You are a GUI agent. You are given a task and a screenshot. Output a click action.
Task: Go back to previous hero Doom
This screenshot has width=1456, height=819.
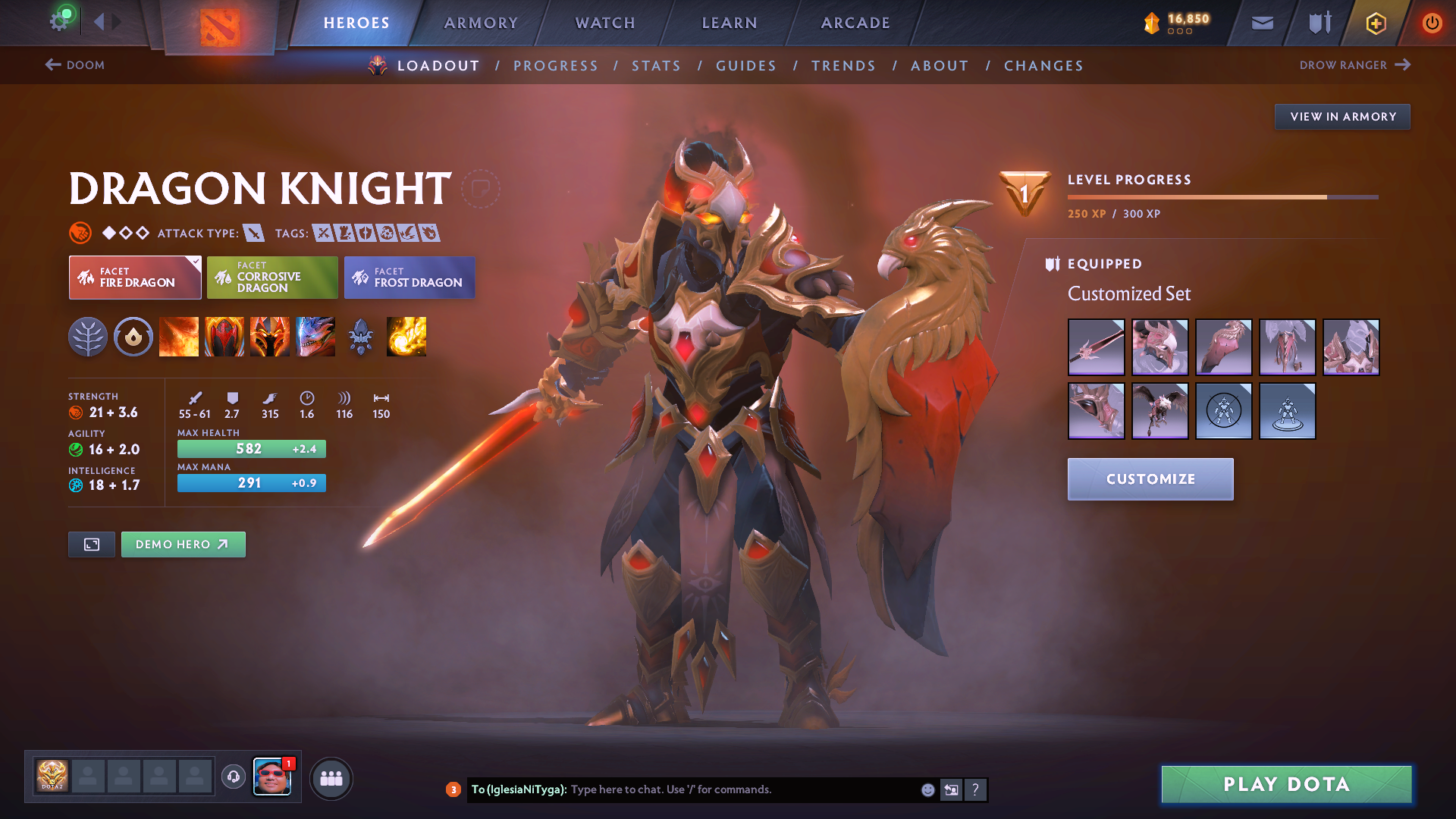74,65
